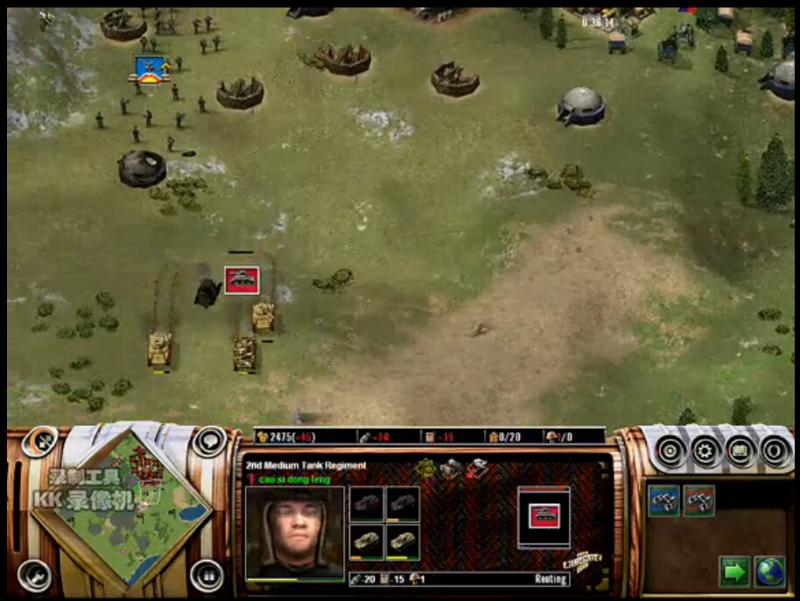Click the crescent-ring round button in top-right panel
Image resolution: width=800 pixels, height=601 pixels.
(776, 451)
